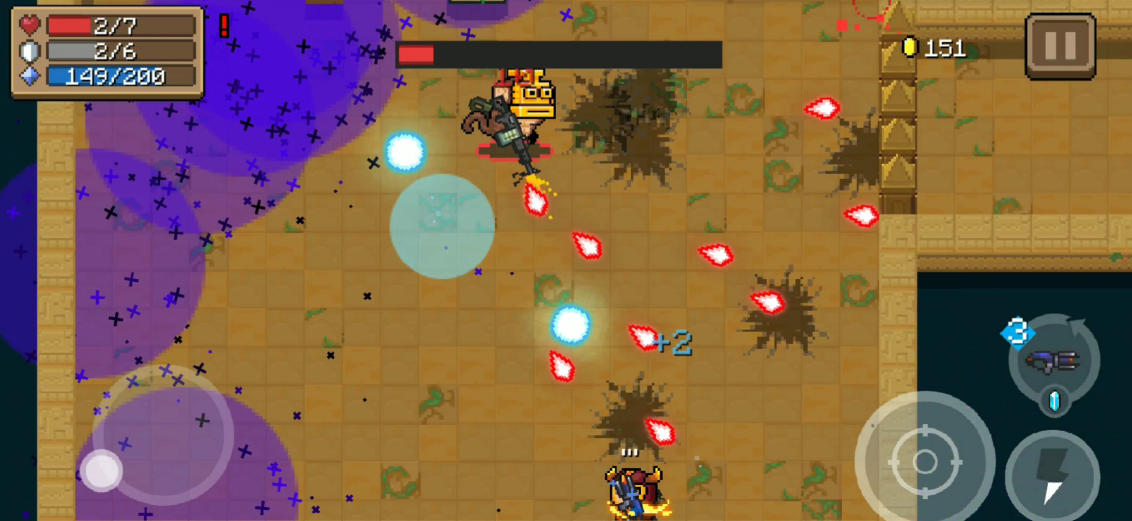Pause the game
This screenshot has width=1132, height=521.
point(1060,46)
